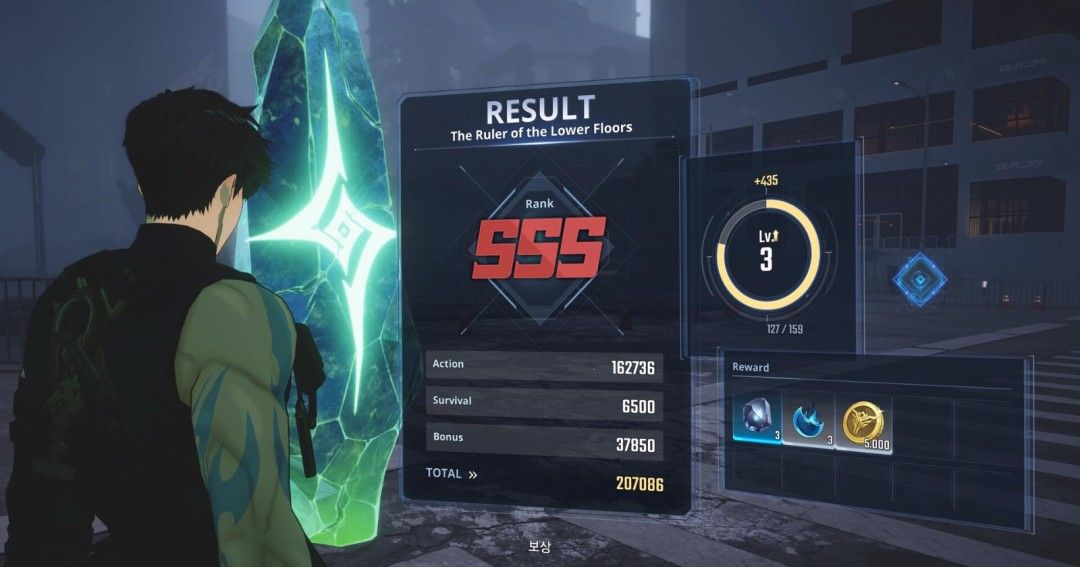Viewport: 1080px width, 567px height.
Task: Click the SSS rank emblem
Action: 539,247
